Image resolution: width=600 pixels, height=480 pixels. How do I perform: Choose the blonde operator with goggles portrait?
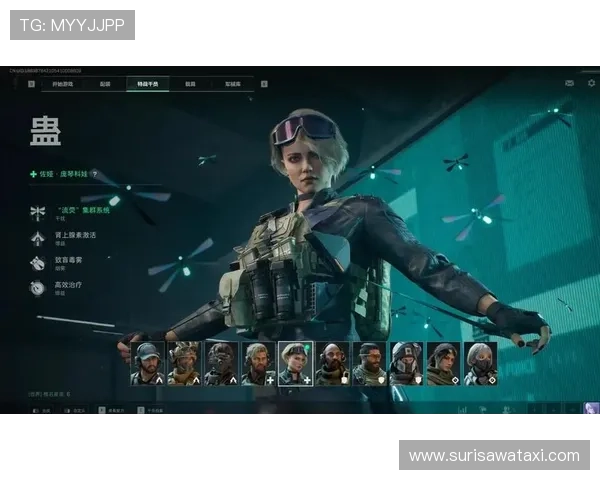(295, 363)
